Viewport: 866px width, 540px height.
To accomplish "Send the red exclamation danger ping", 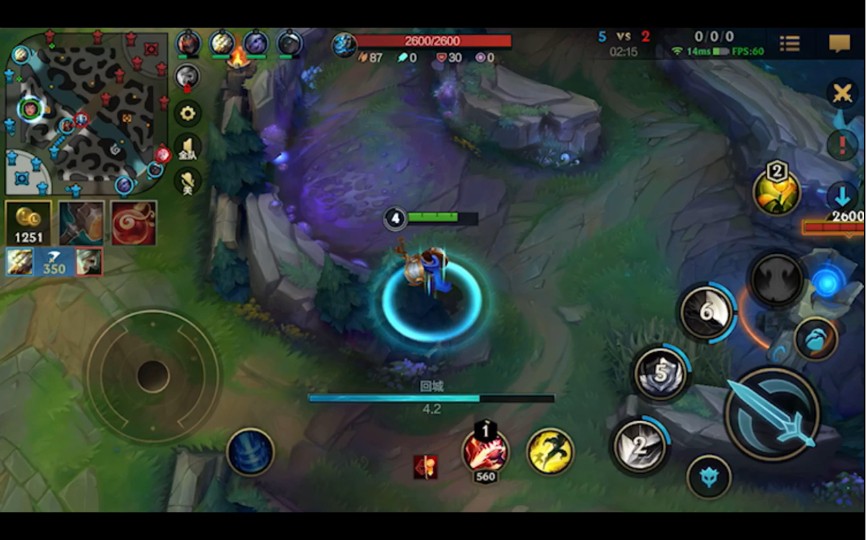I will point(842,144).
